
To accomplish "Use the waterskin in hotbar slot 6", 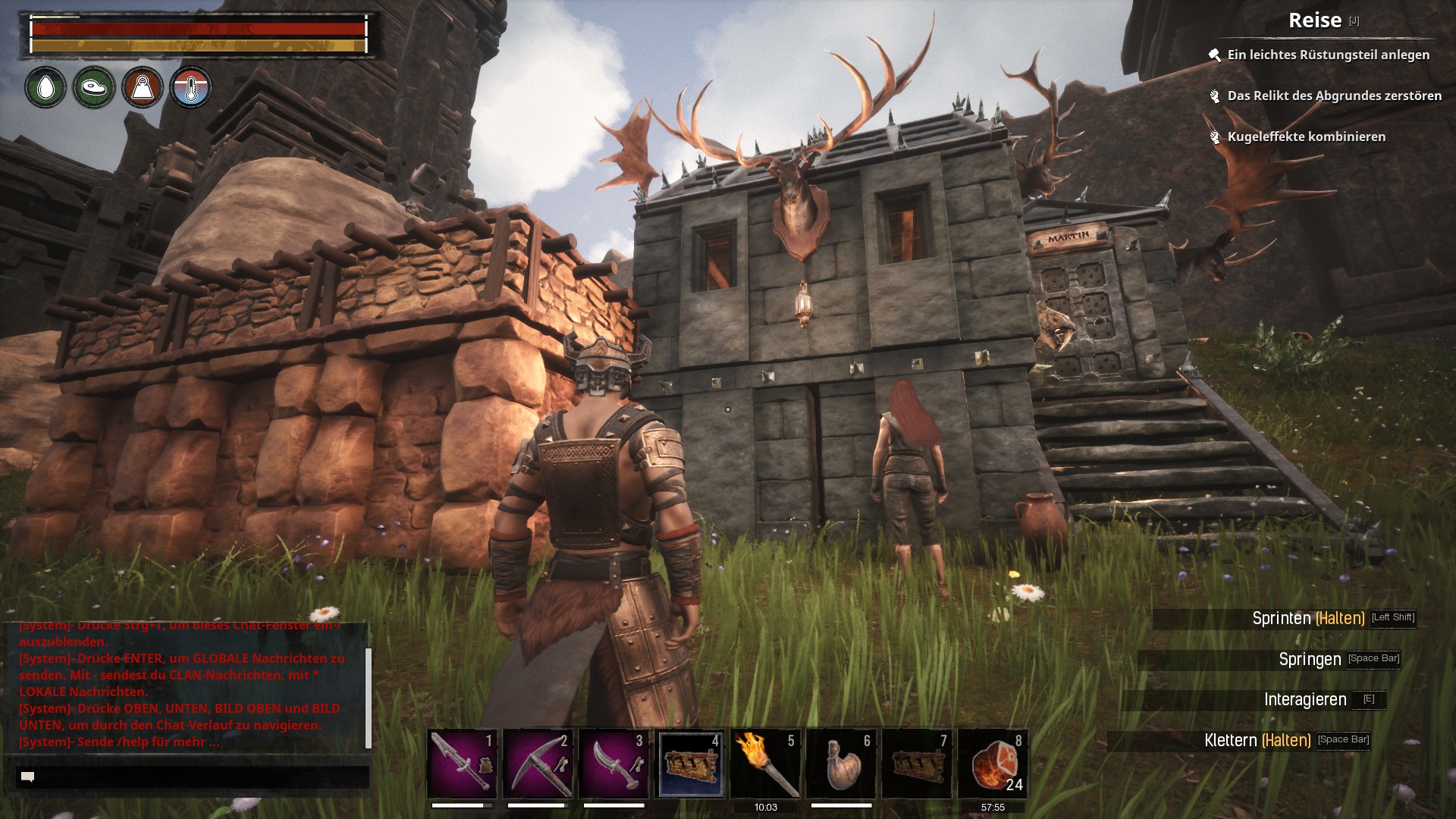I will click(x=841, y=764).
